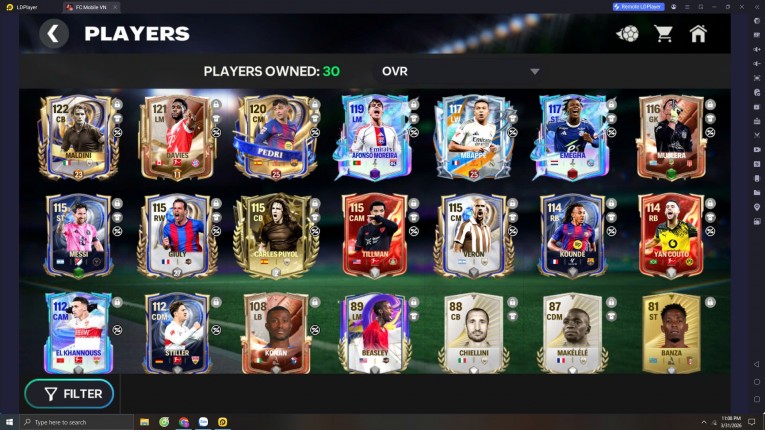This screenshot has height=430, width=765.
Task: Select the Veron 115 card
Action: pyautogui.click(x=474, y=235)
